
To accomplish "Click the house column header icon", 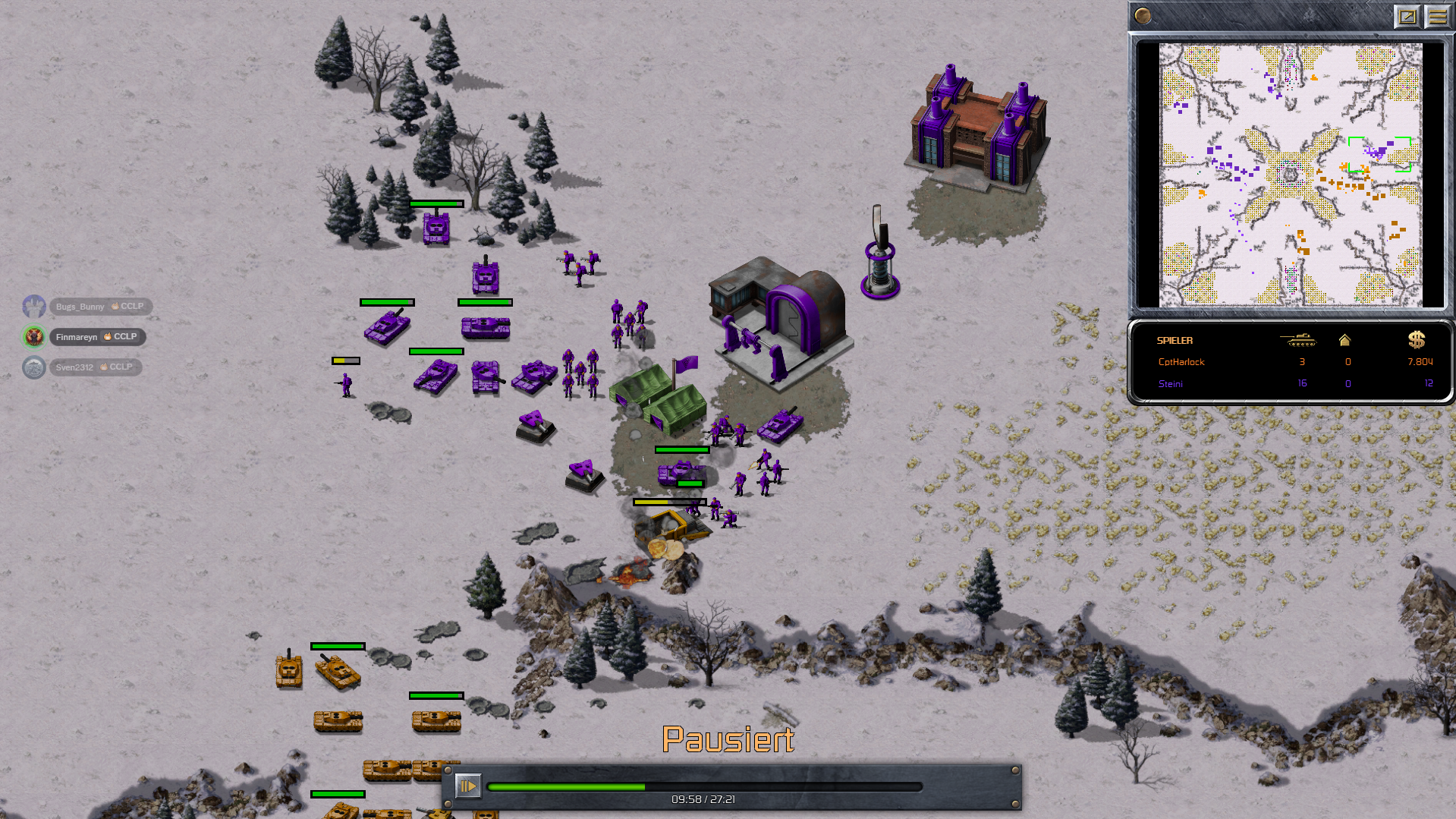I will [x=1344, y=340].
